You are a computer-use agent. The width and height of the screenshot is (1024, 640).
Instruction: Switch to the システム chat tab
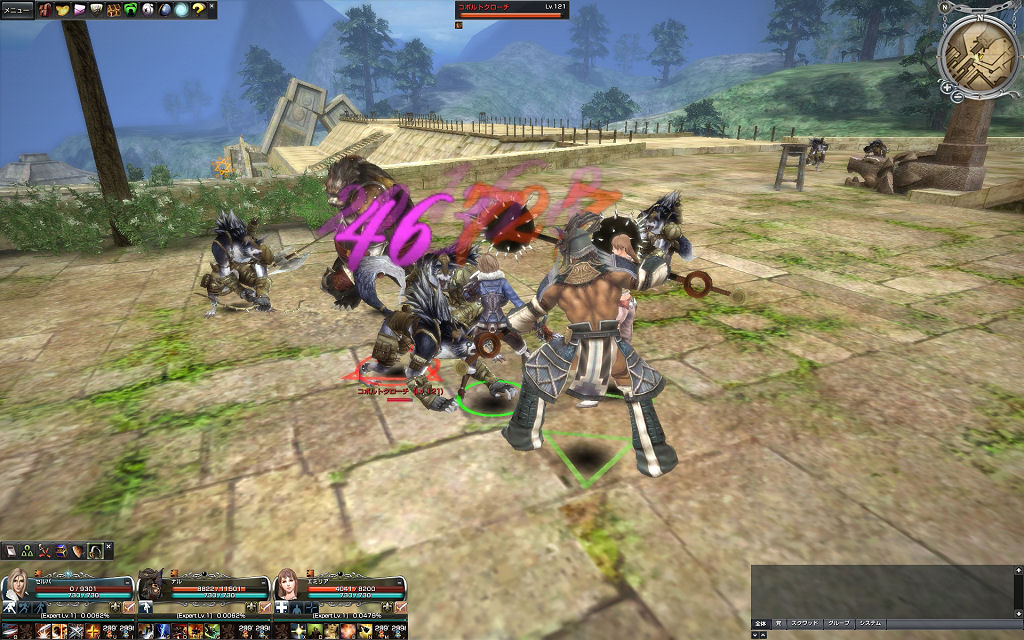[x=870, y=623]
